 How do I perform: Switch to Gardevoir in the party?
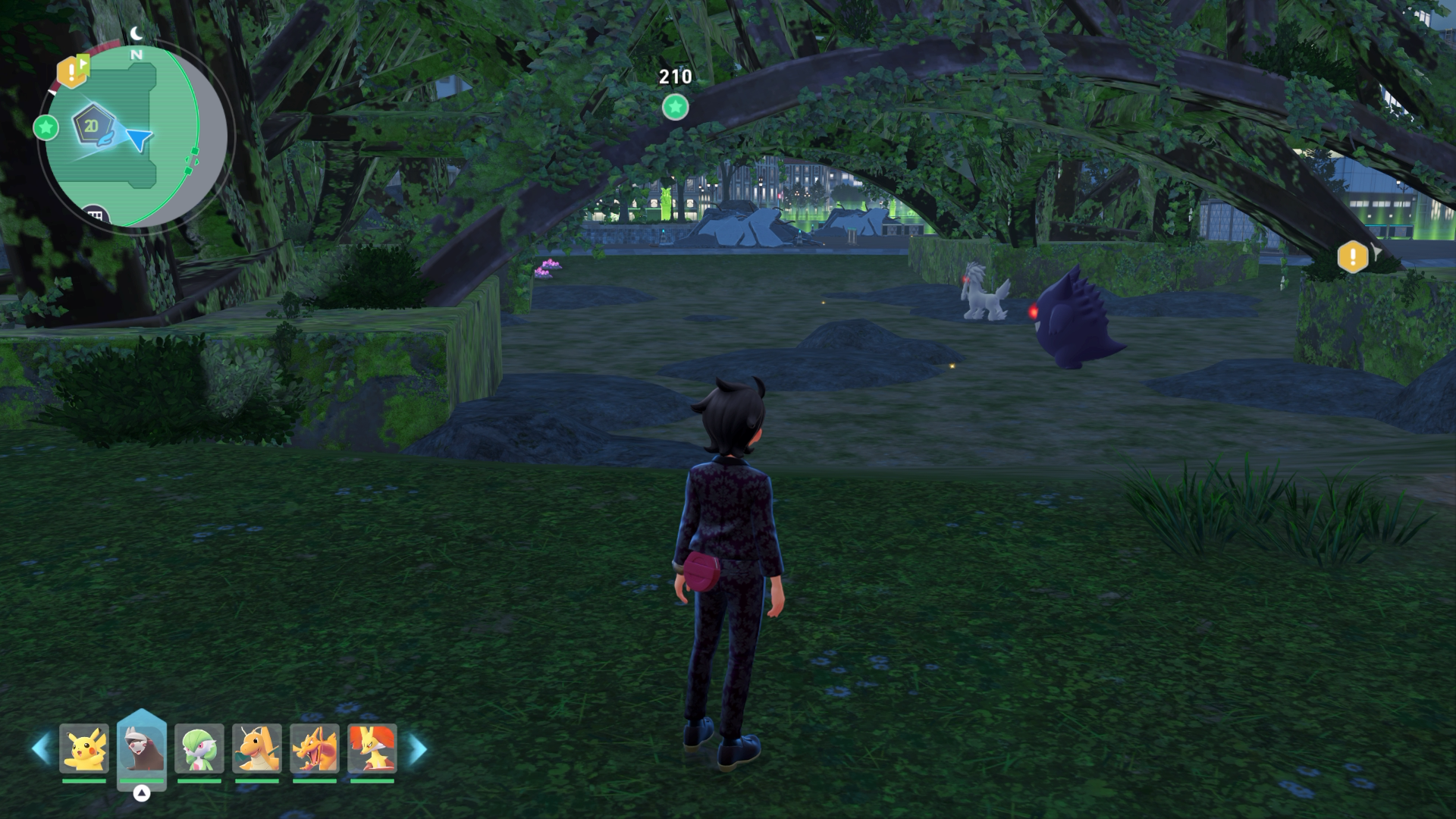[199, 748]
